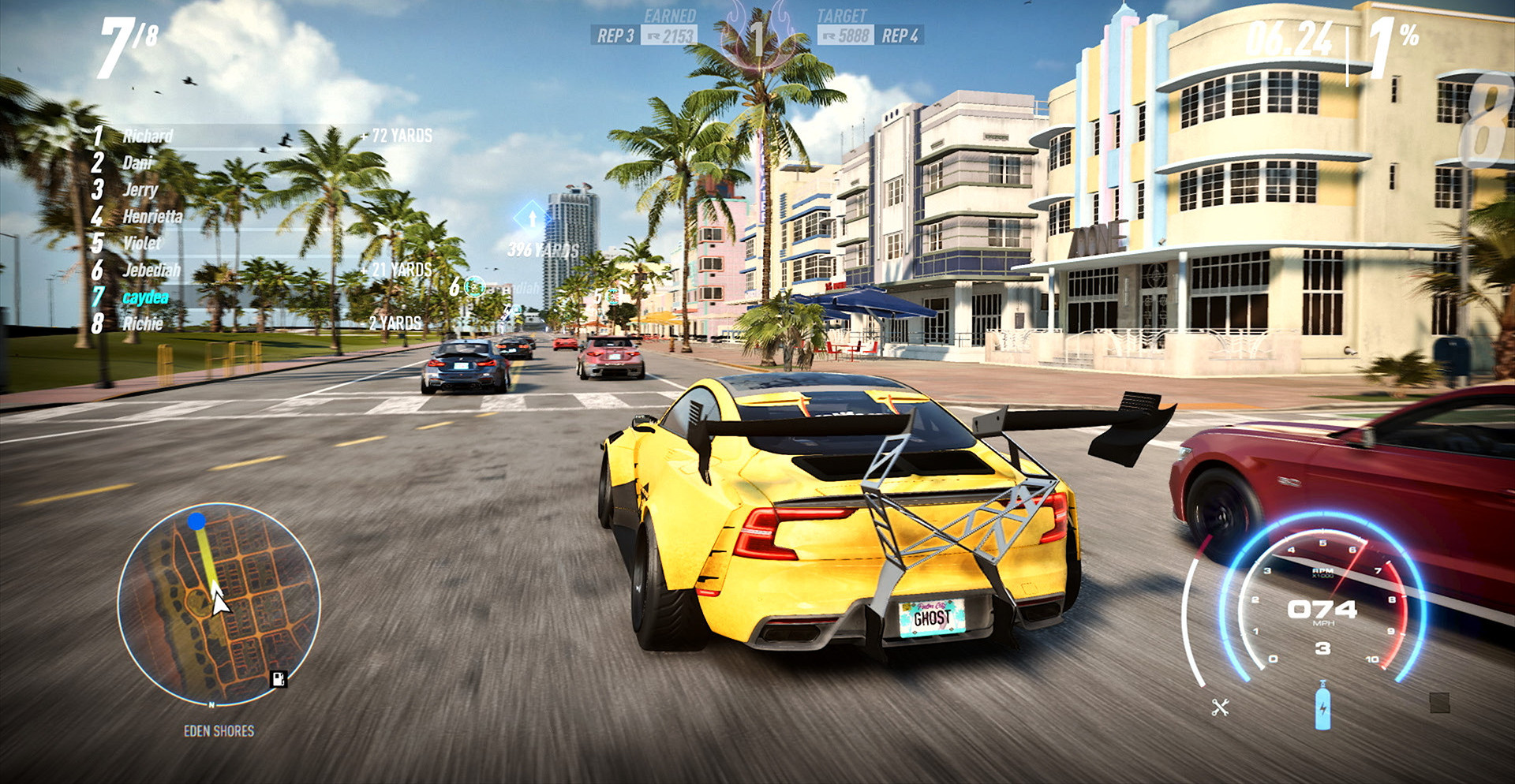
Task: Select the gas station icon on minimap
Action: [278, 678]
